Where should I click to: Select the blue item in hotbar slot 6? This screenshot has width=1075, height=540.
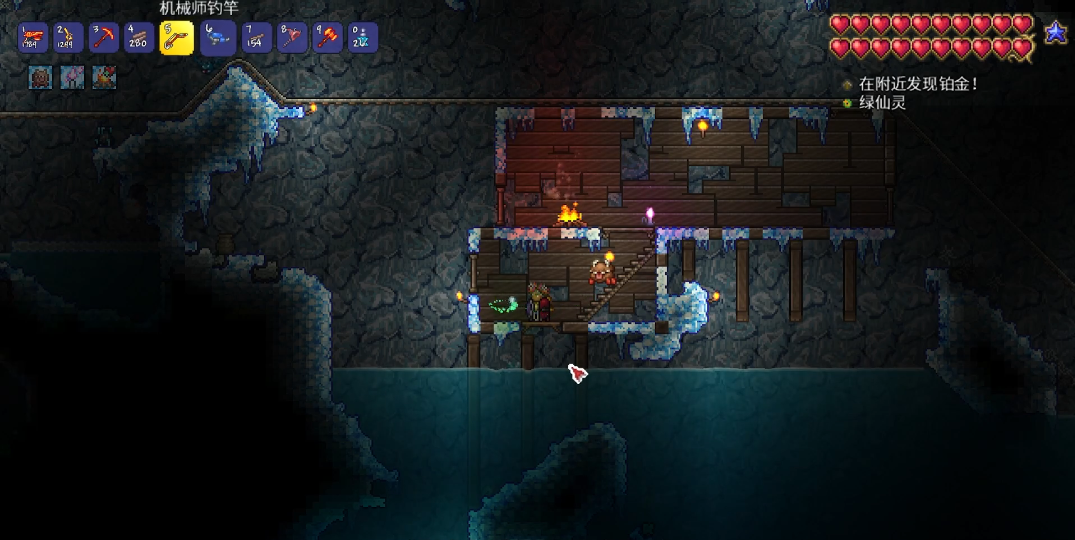(216, 38)
